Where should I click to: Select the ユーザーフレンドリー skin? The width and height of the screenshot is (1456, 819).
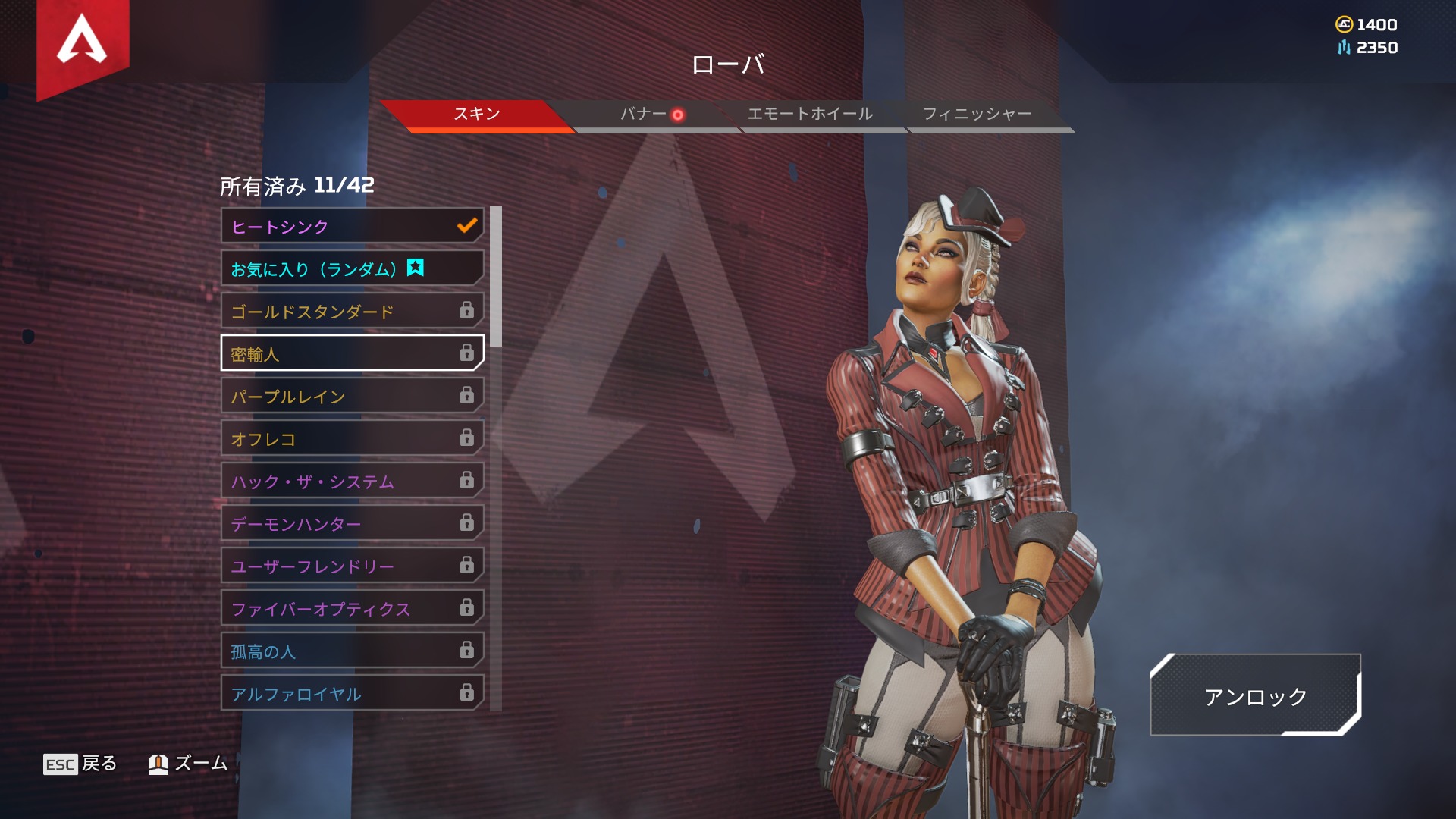coord(352,566)
